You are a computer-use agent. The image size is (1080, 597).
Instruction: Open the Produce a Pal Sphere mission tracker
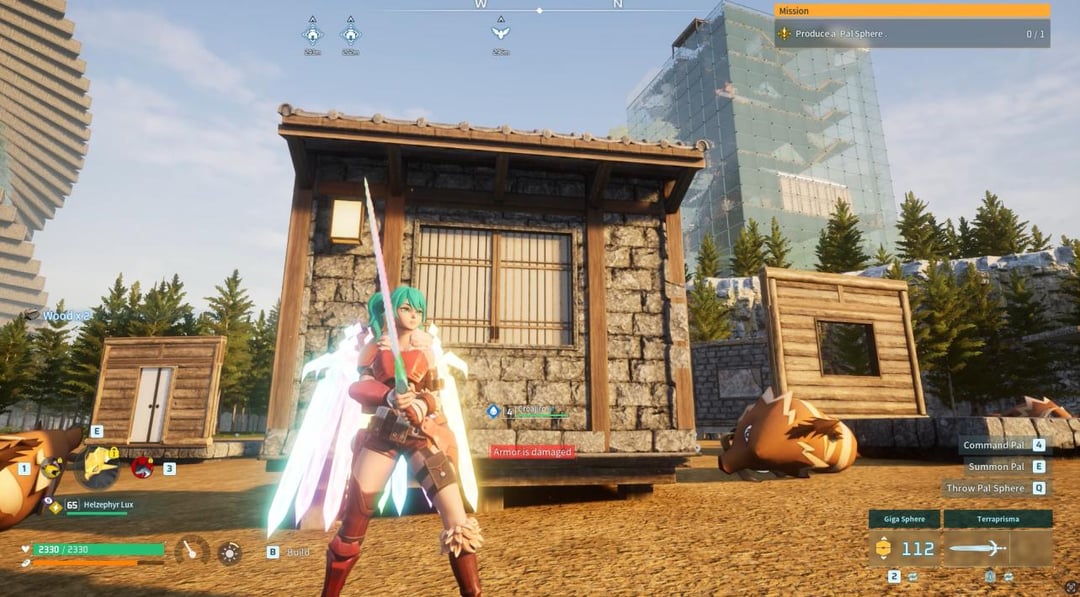[911, 34]
